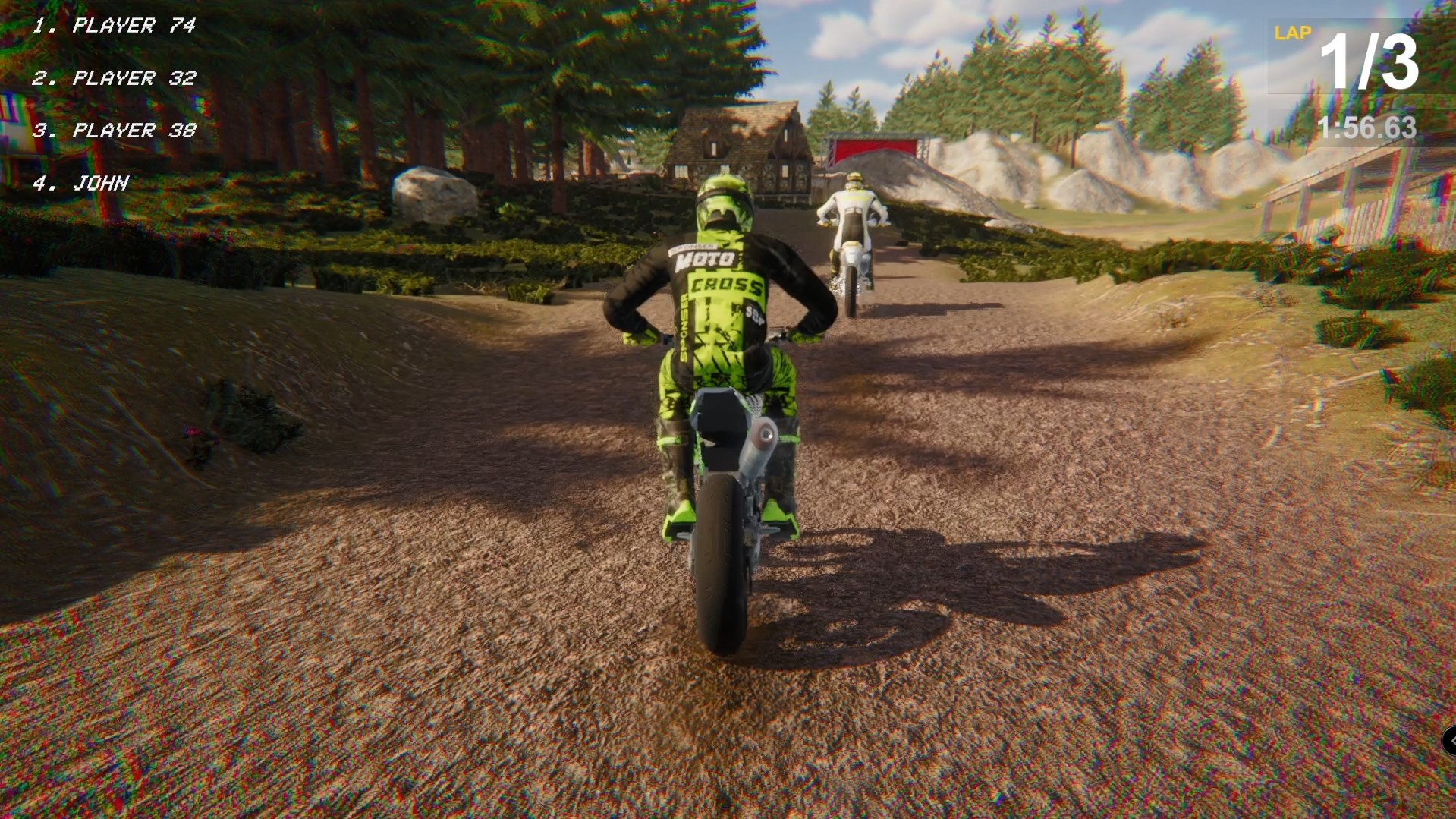Expand the black side-panel arrow button

[x=1449, y=741]
